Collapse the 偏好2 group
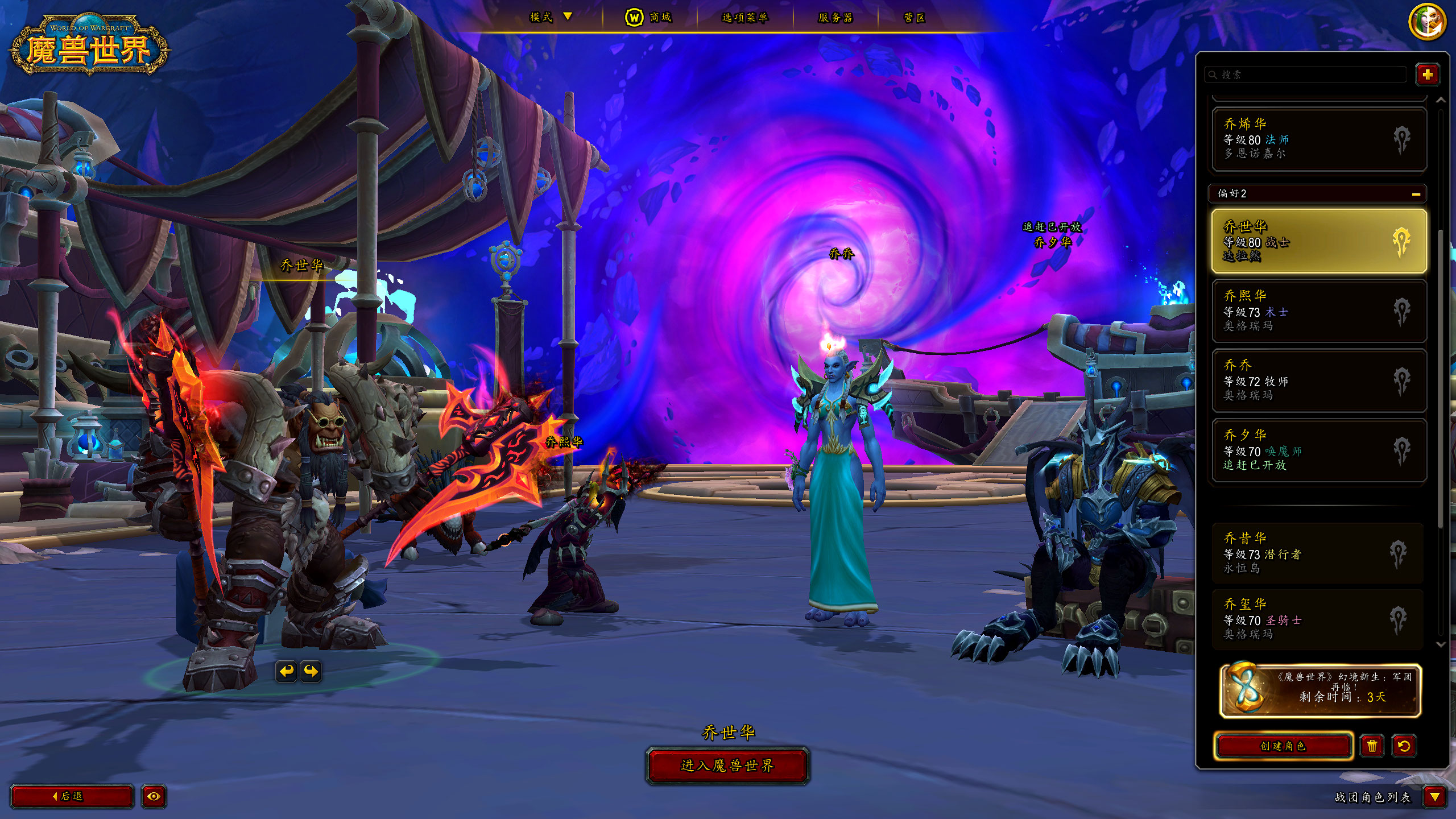1456x819 pixels. (x=1416, y=194)
